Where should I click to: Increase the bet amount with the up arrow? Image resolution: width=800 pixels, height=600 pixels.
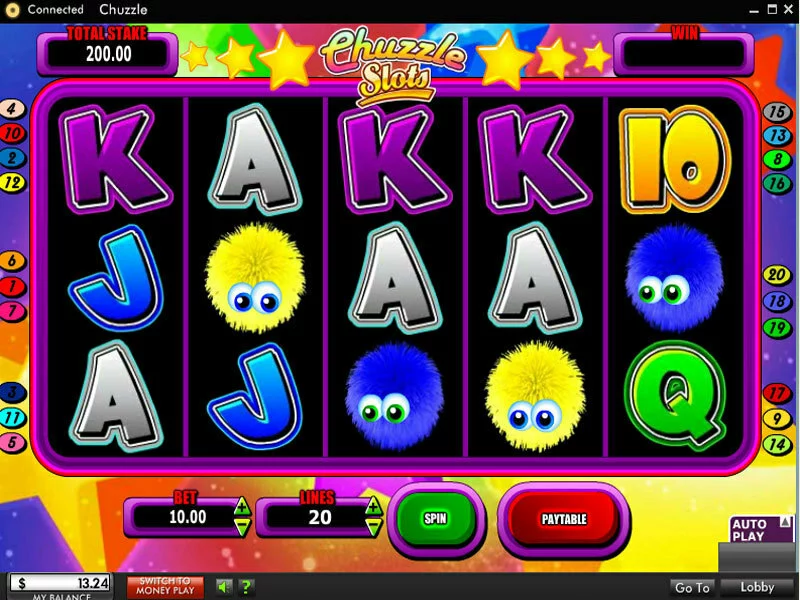point(242,507)
